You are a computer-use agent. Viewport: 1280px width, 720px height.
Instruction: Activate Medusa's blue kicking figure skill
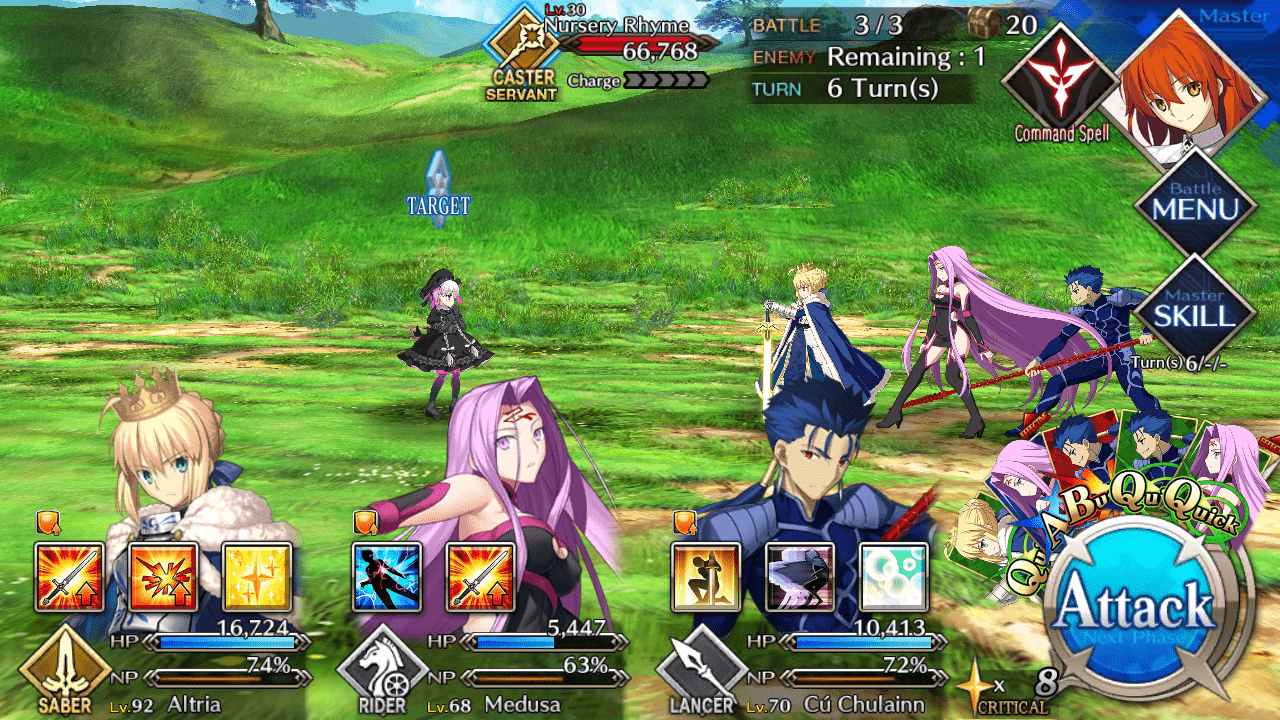pyautogui.click(x=387, y=577)
